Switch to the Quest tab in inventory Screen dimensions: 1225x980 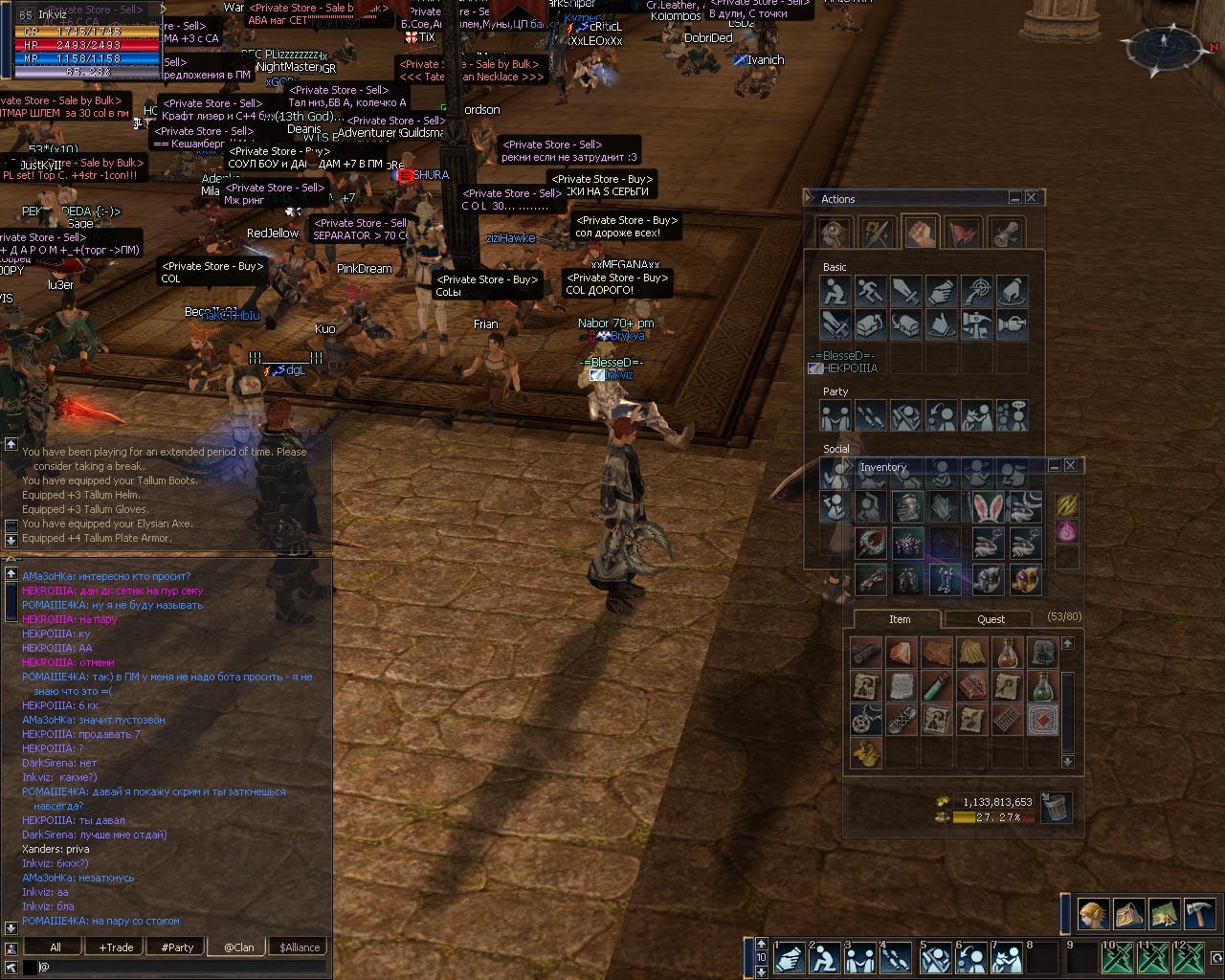coord(991,619)
